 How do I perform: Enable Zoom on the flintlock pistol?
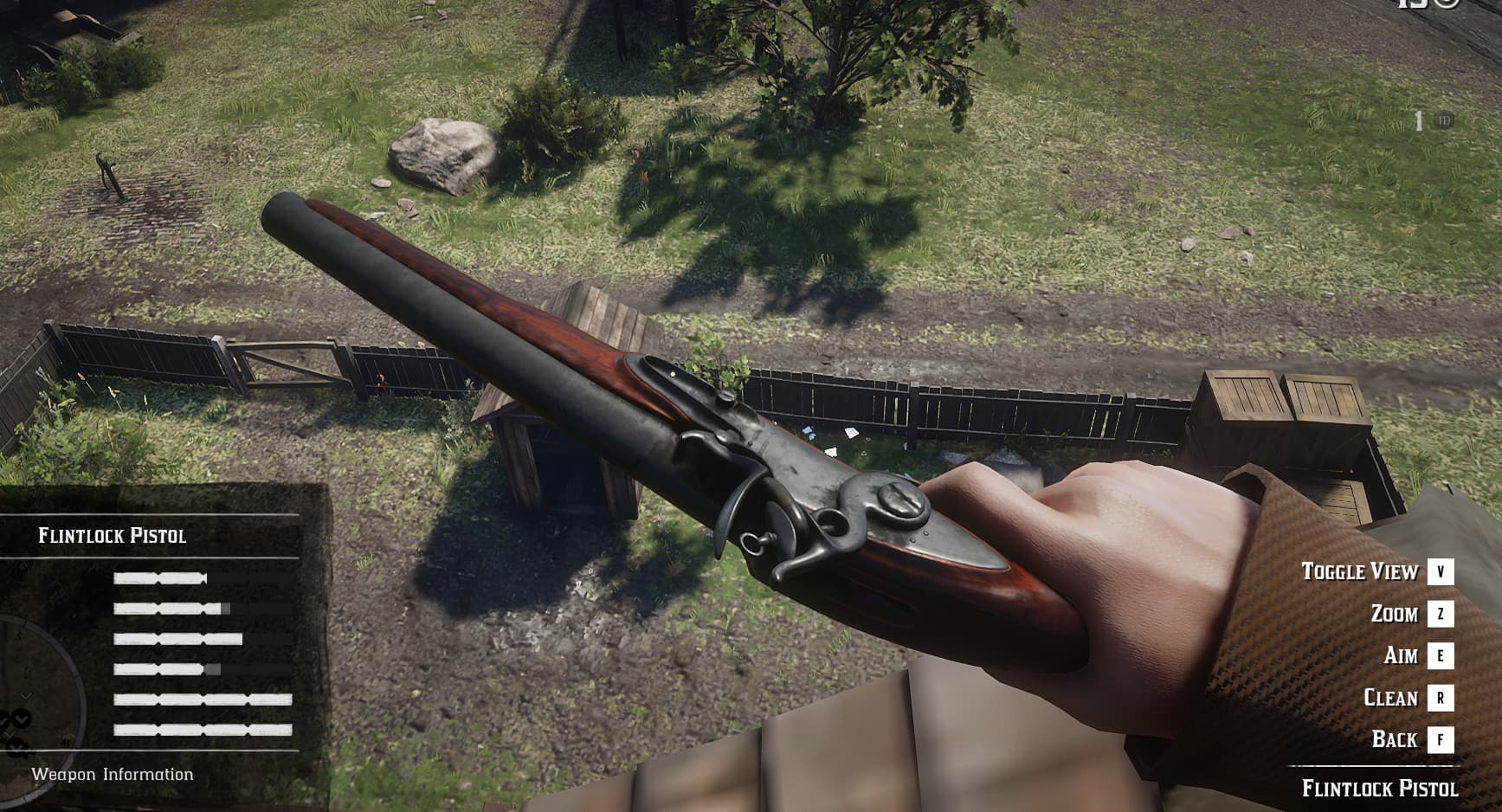click(x=1394, y=614)
